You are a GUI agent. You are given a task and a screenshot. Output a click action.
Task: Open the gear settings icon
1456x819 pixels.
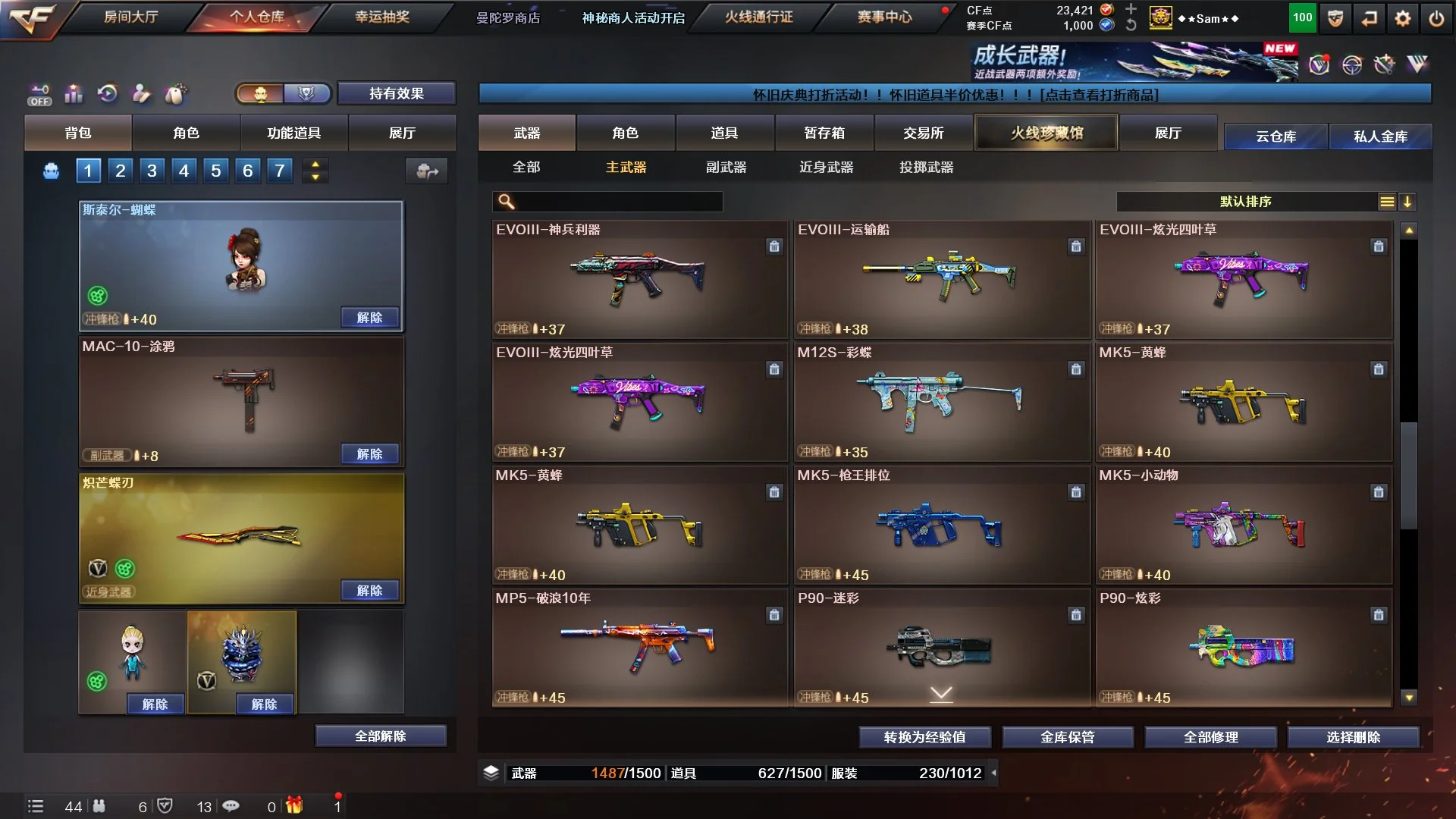(x=1403, y=18)
